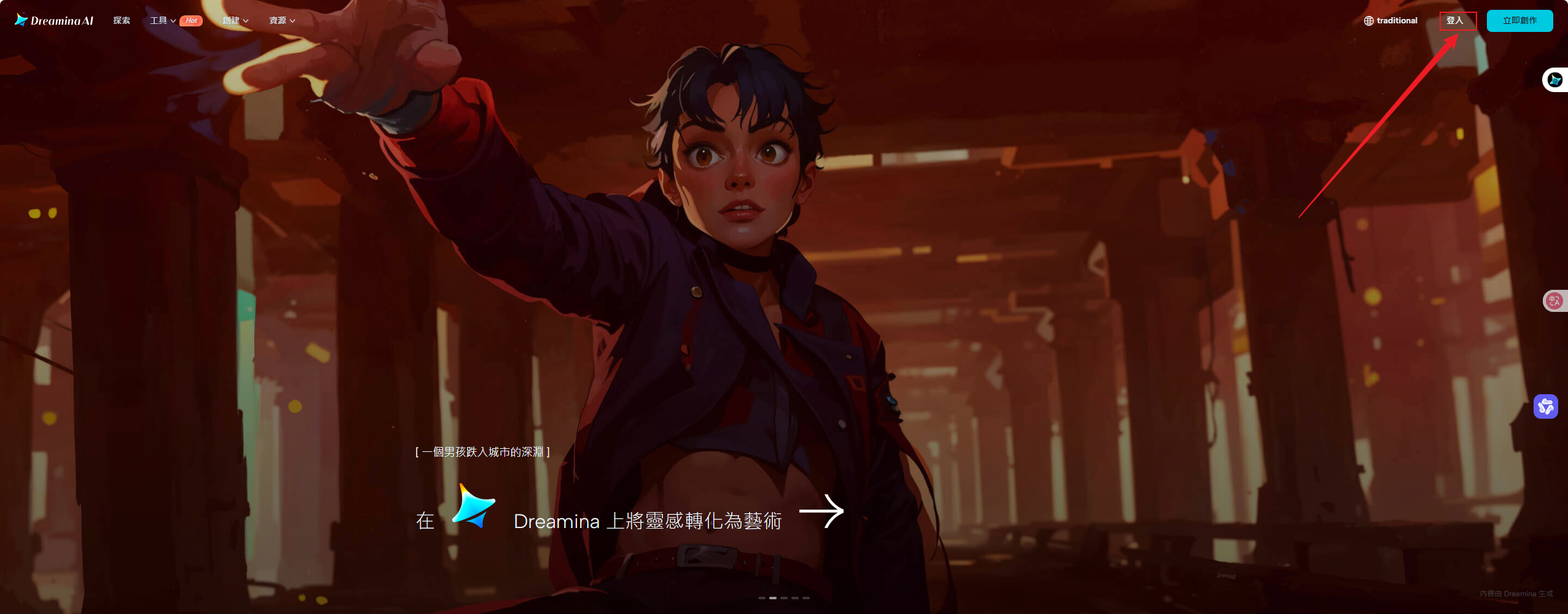The width and height of the screenshot is (1568, 614).
Task: Click the translation (中/A) icon on right side
Action: 1555,300
